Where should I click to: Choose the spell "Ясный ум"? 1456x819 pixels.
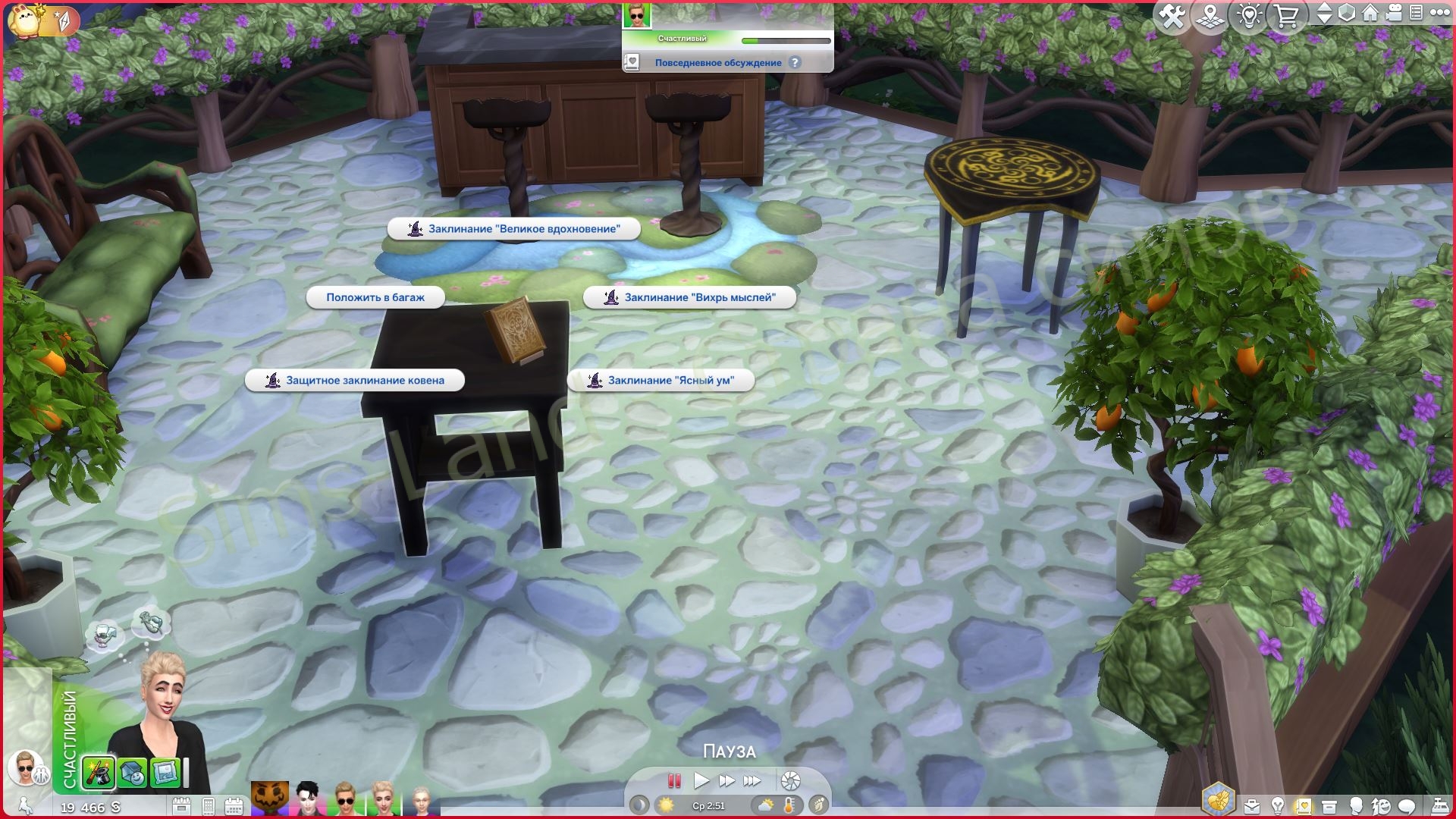pyautogui.click(x=661, y=381)
